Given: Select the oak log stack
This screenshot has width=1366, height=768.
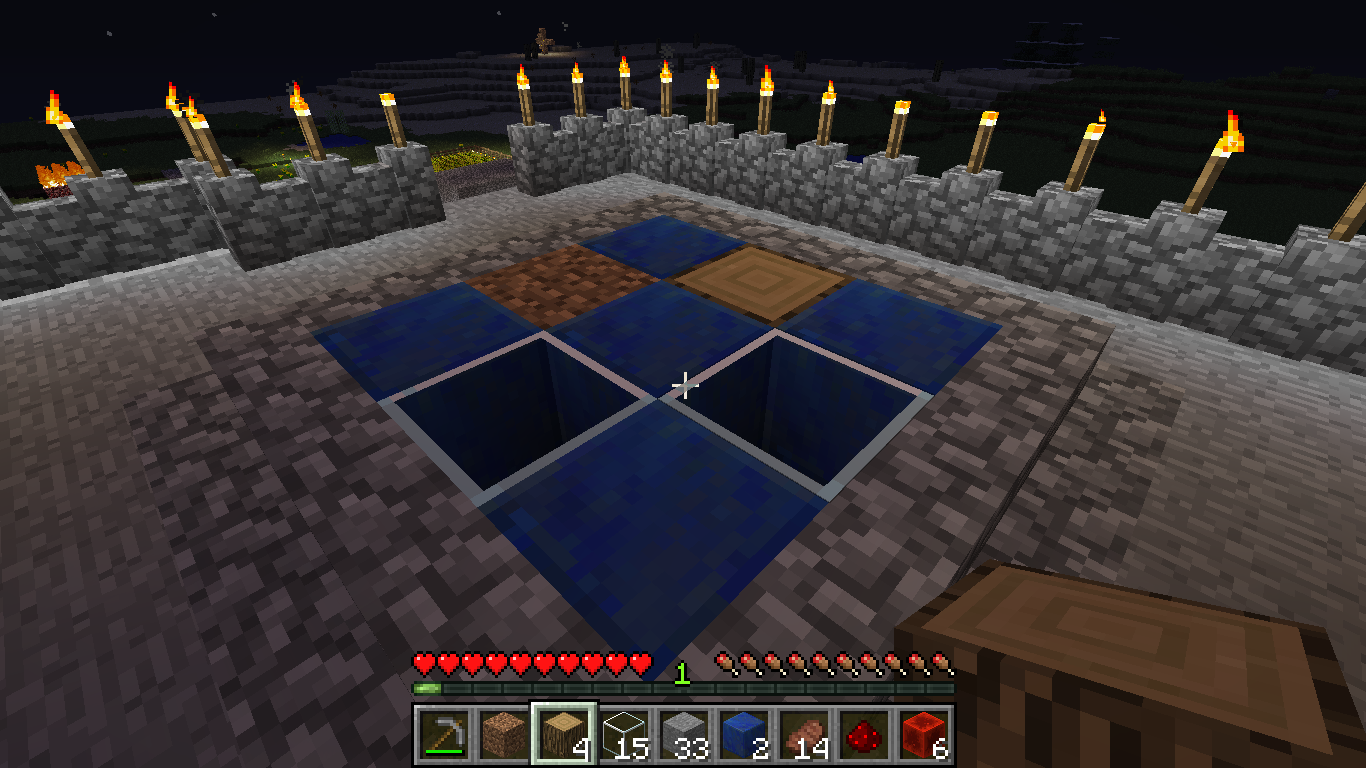Looking at the screenshot, I should (x=564, y=734).
